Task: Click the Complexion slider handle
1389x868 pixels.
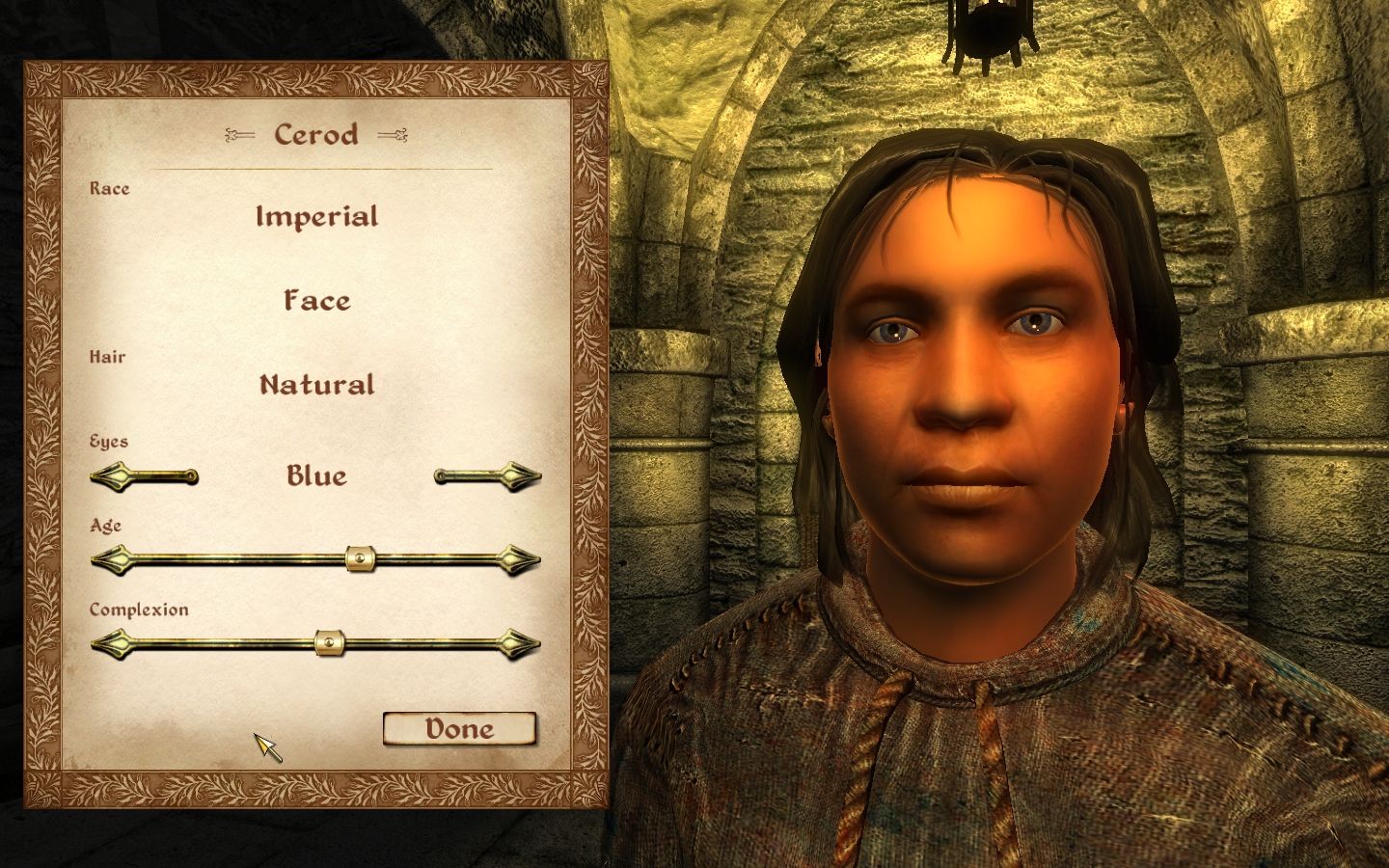Action: click(328, 643)
